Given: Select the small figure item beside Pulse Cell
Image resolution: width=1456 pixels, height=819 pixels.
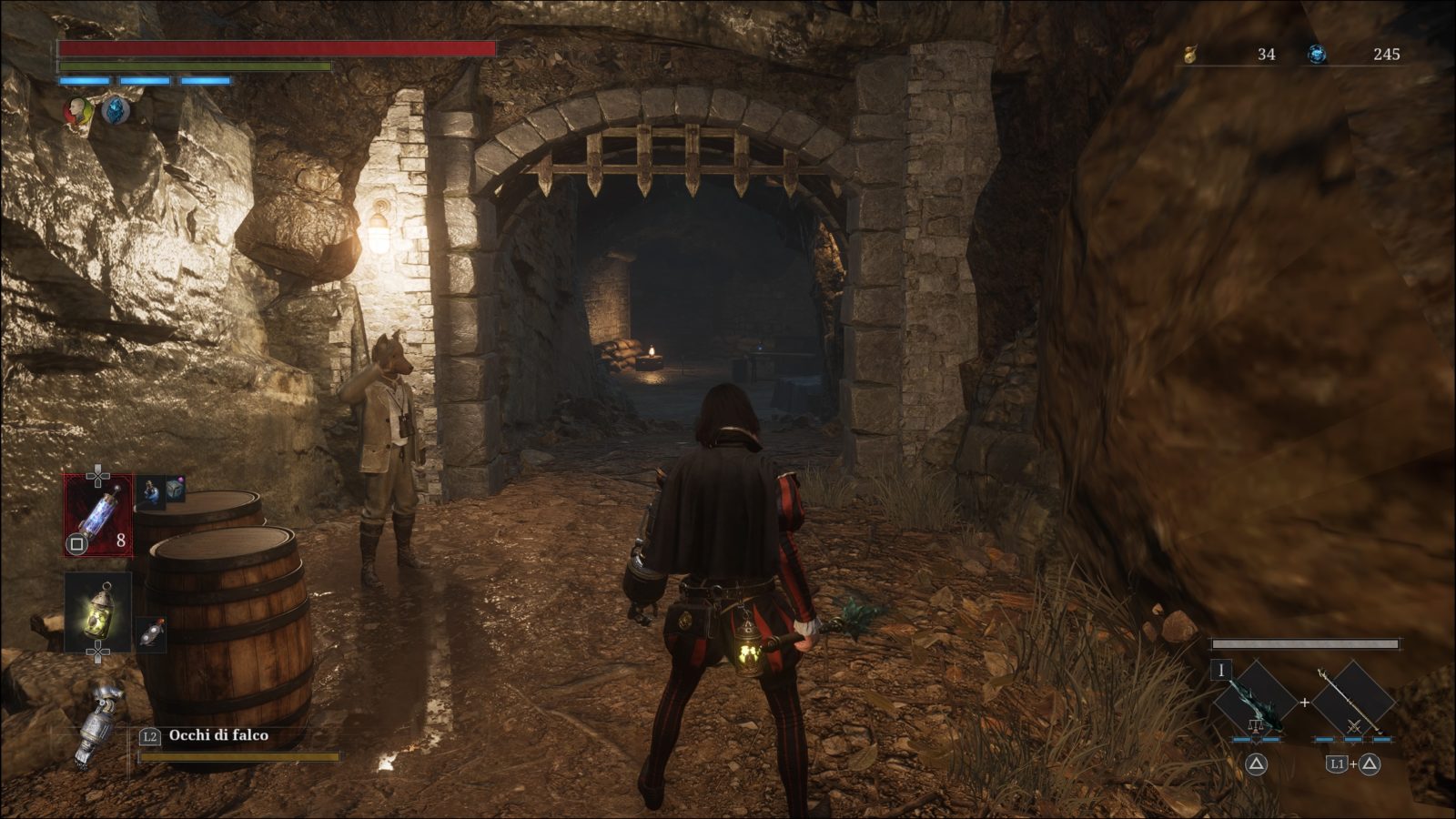Looking at the screenshot, I should click(x=151, y=490).
